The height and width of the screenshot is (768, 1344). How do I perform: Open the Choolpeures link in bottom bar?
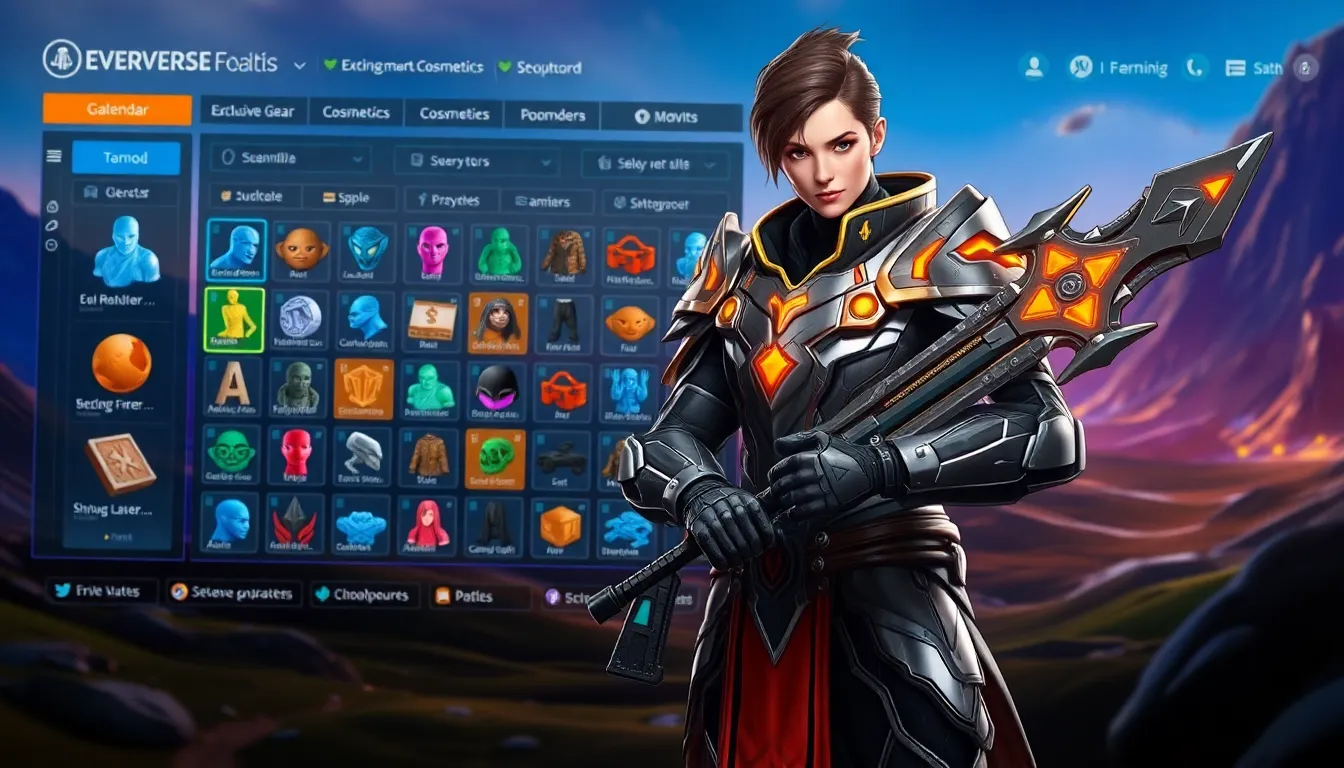[361, 594]
